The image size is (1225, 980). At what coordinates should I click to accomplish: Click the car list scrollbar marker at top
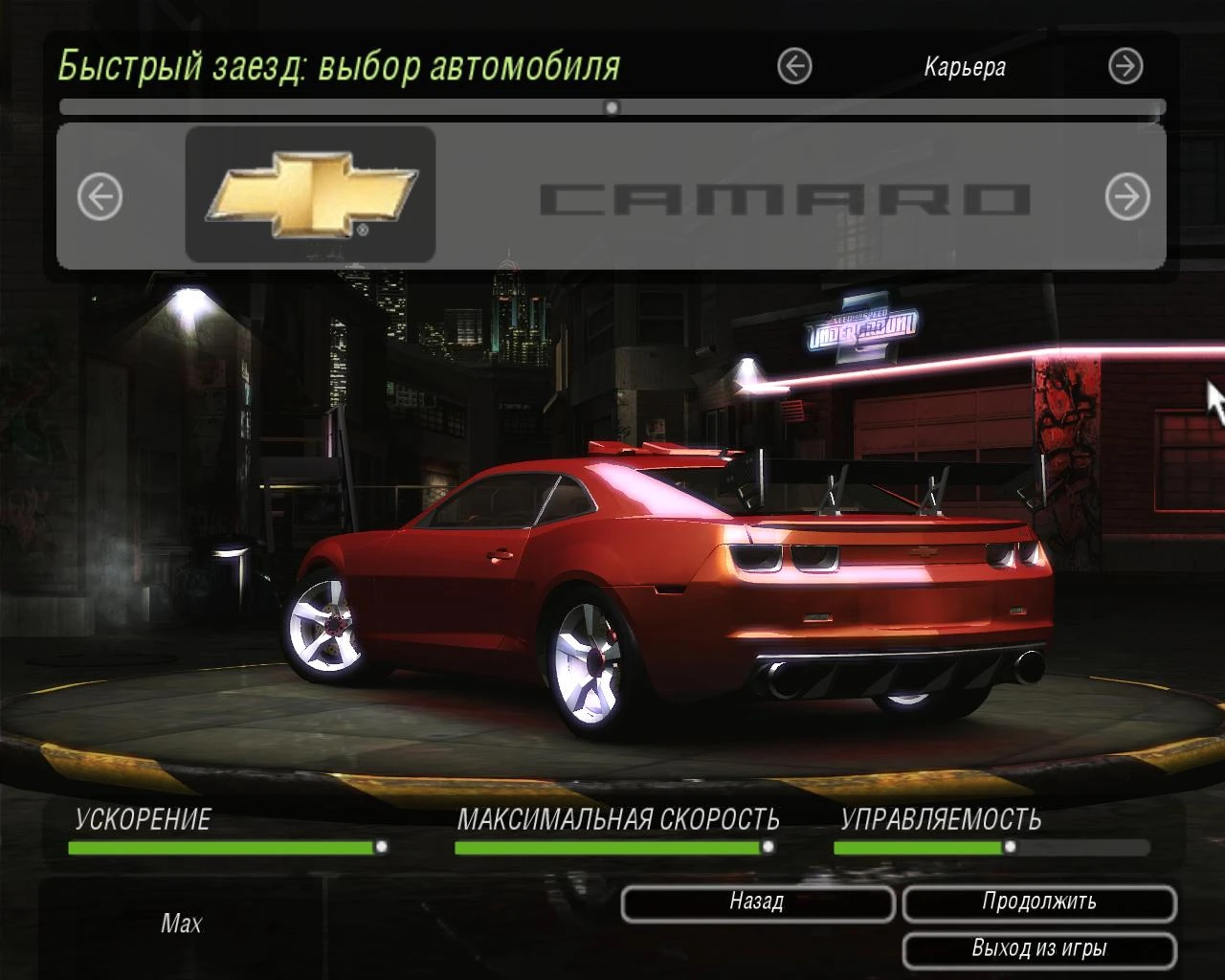click(x=612, y=108)
